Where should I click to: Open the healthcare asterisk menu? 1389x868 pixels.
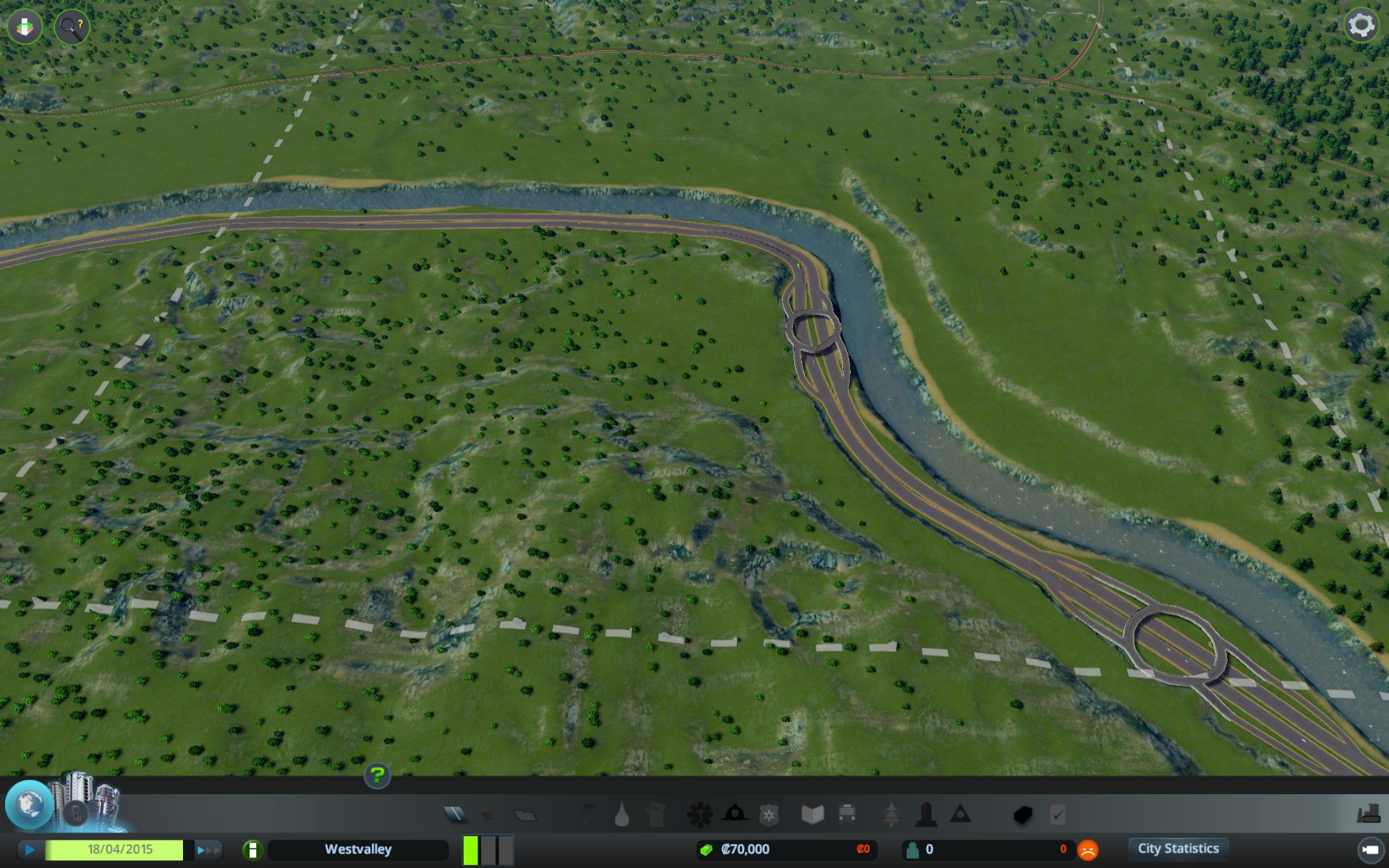699,815
